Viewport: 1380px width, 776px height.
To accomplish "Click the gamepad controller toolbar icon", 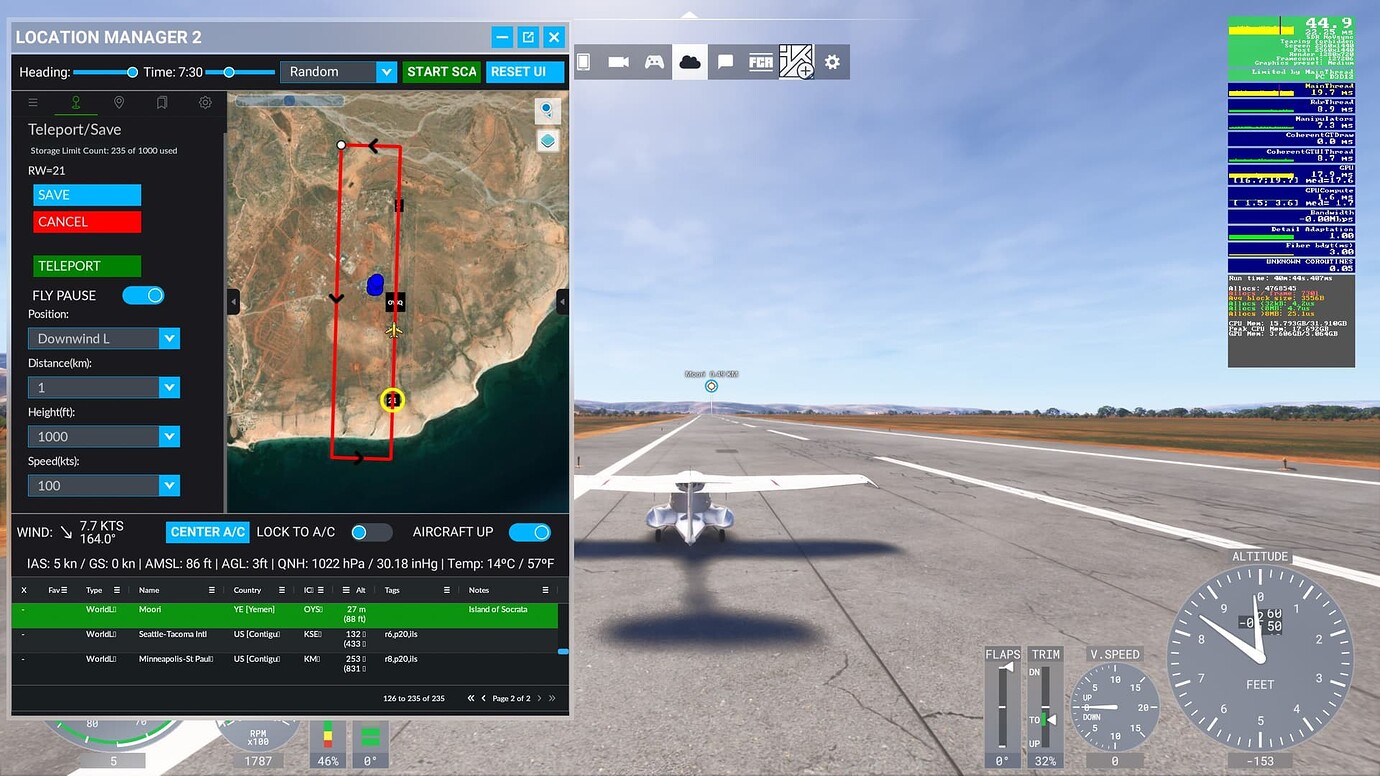I will point(653,61).
